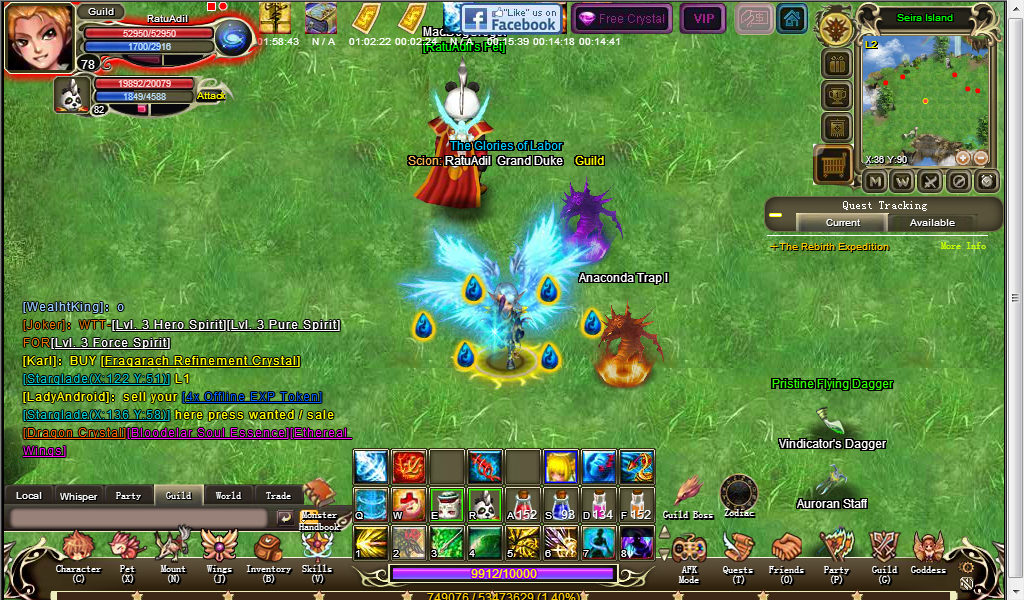Show Available quests in Quest Tracking
Image resolution: width=1024 pixels, height=600 pixels.
tap(932, 223)
